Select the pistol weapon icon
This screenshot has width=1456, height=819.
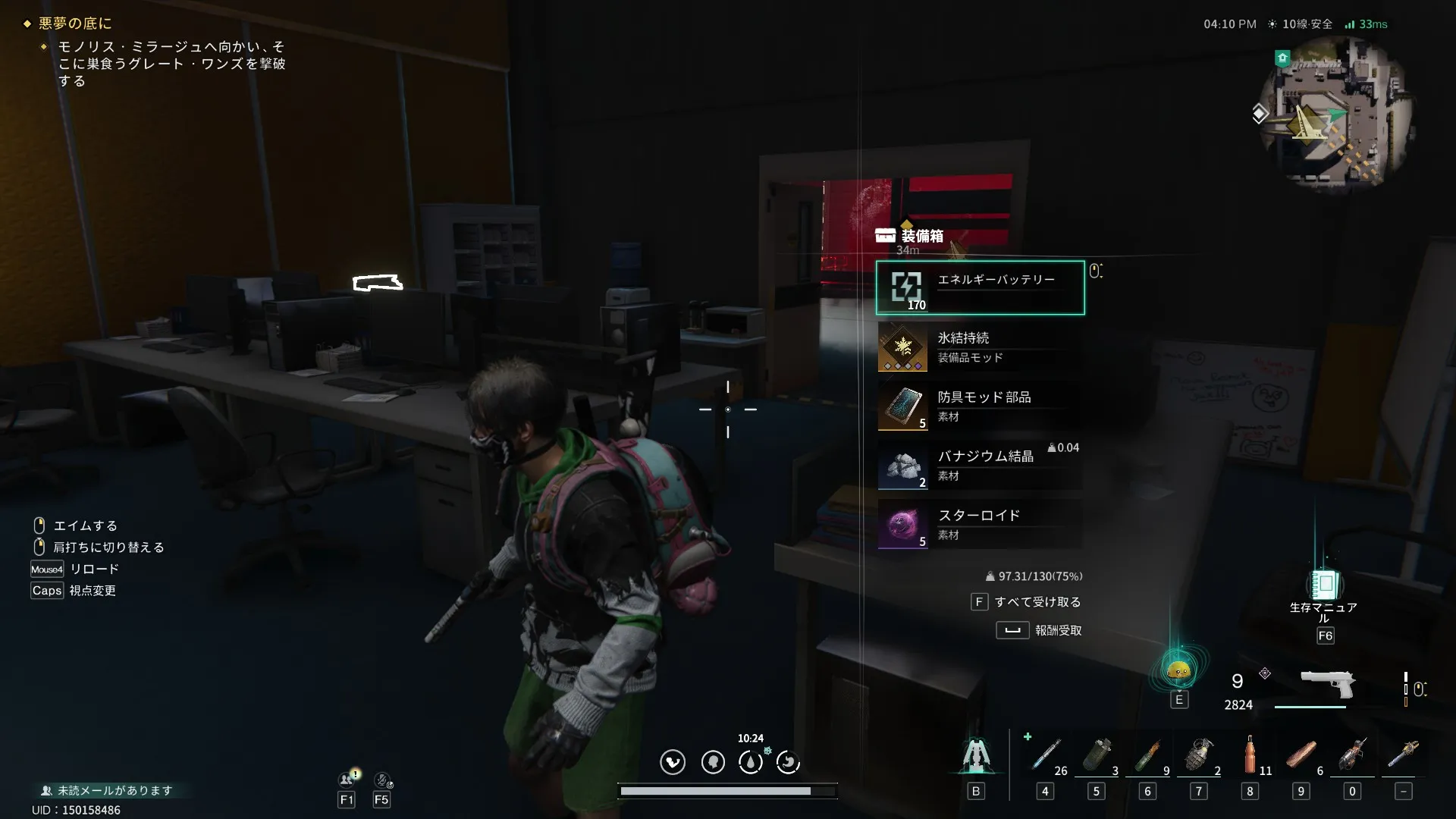(x=1327, y=685)
